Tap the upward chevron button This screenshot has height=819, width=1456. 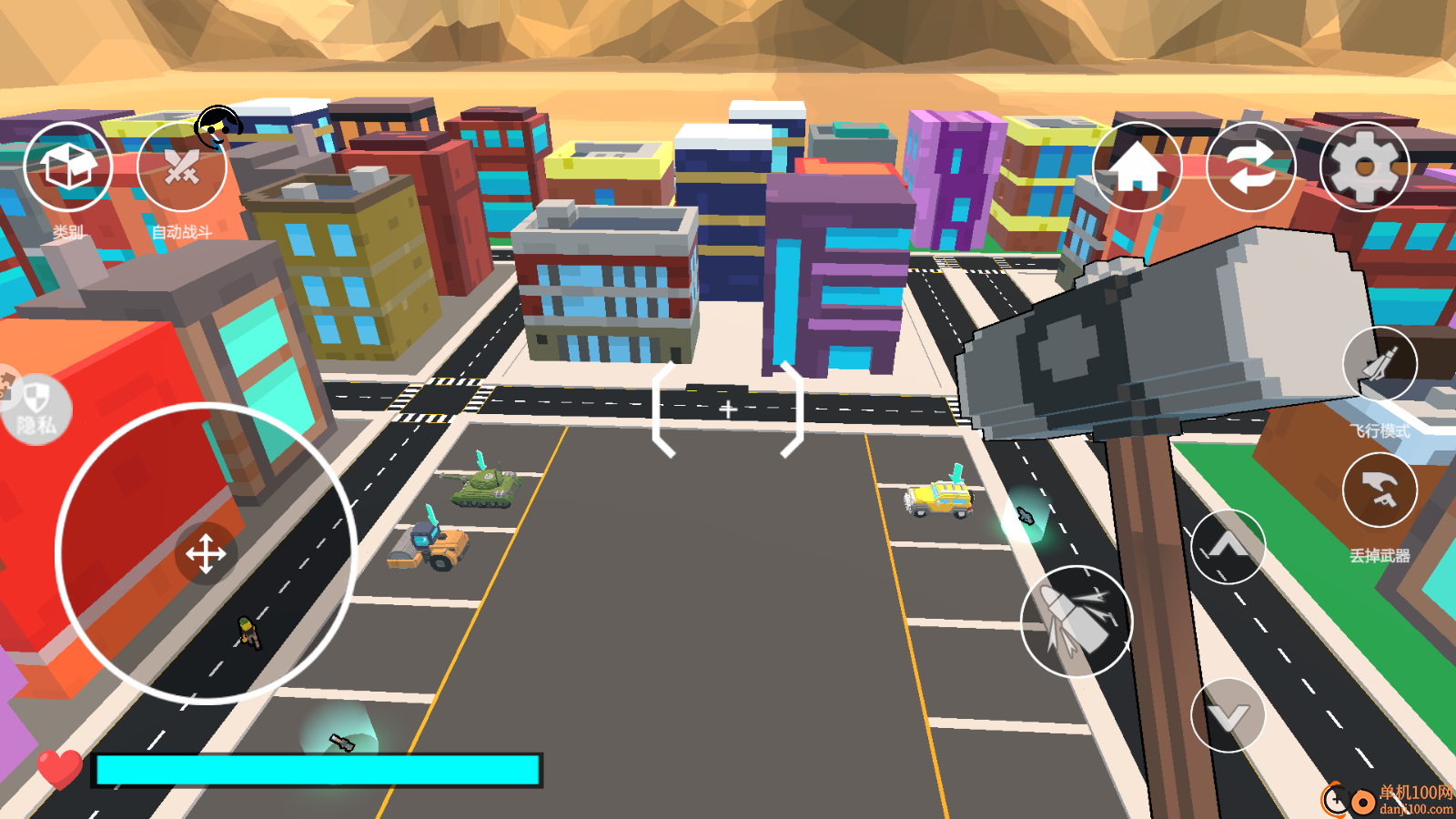pyautogui.click(x=1228, y=546)
